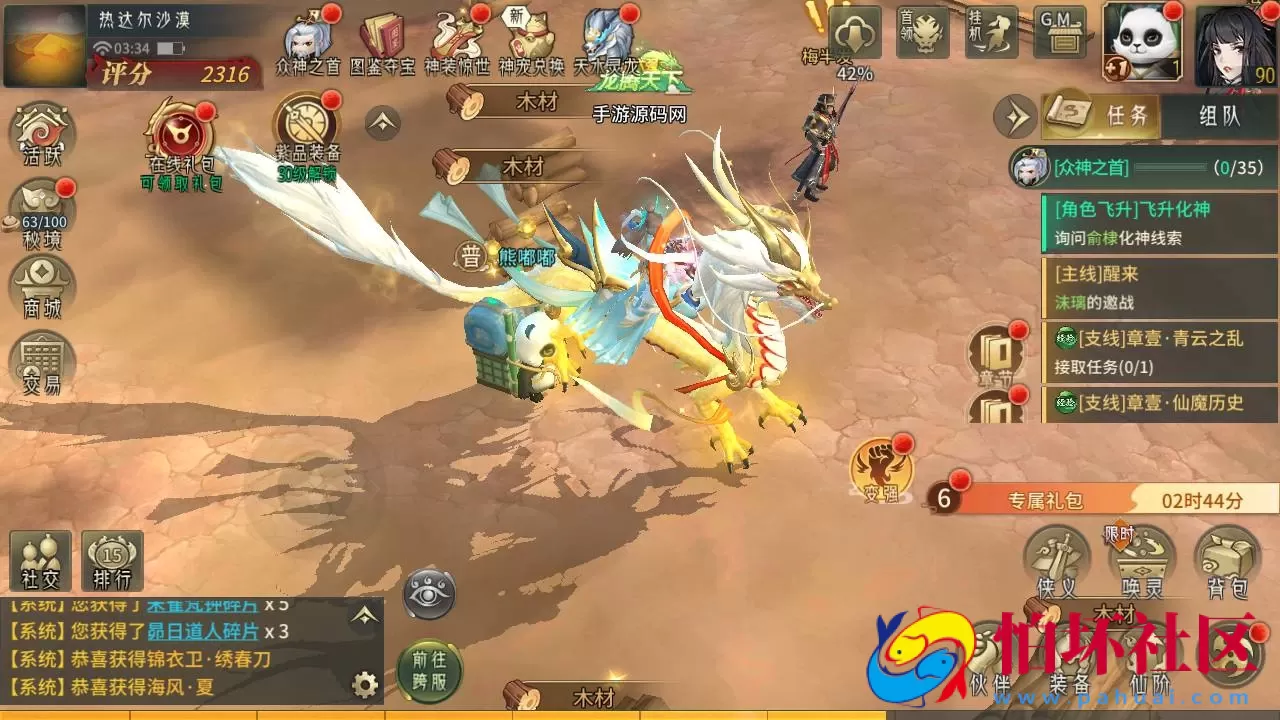This screenshot has width=1280, height=720.
Task: Collapse the quest panel chevron
Action: click(1017, 117)
